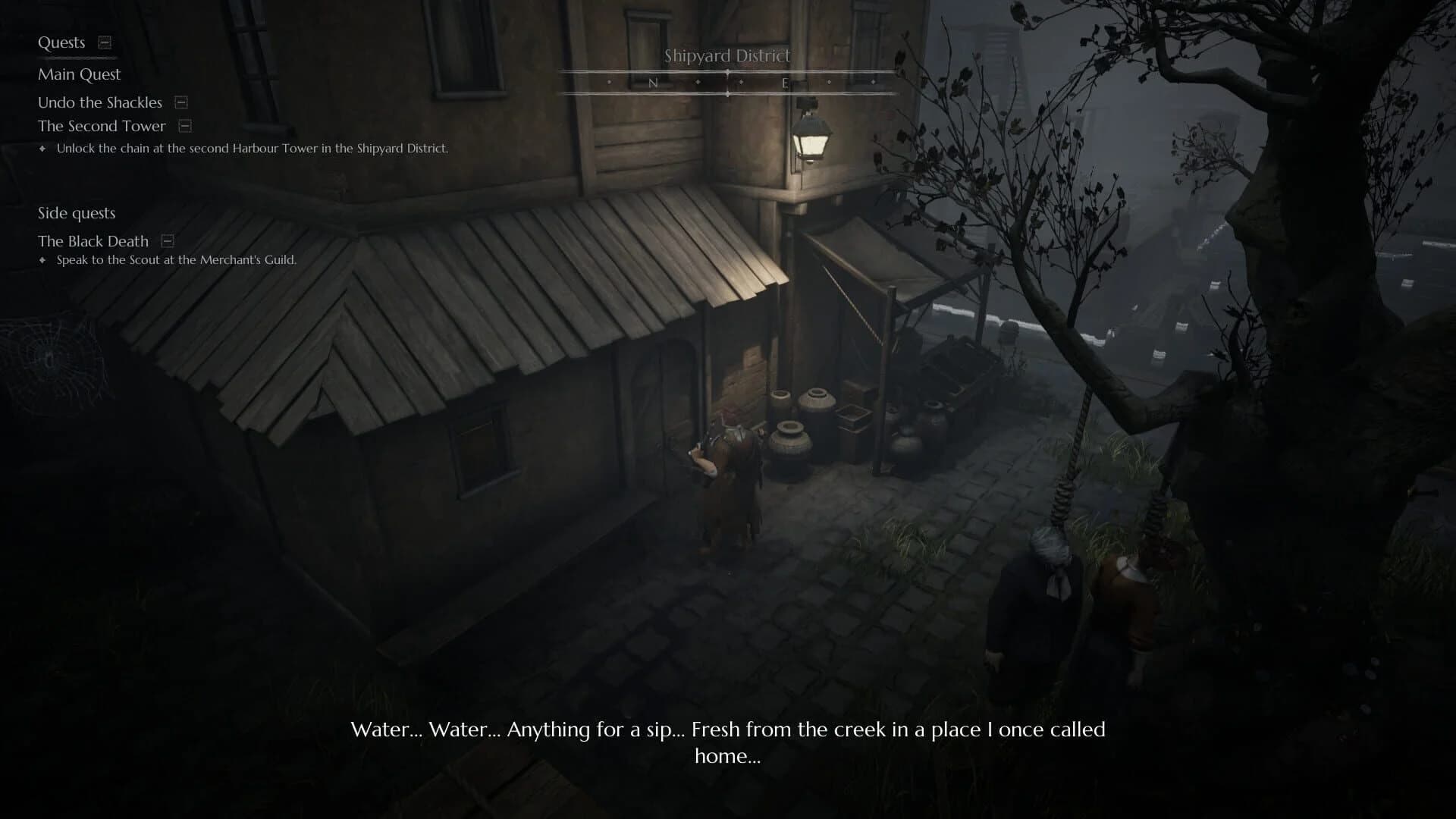1456x819 pixels.
Task: Open the Shipyard District location label
Action: pyautogui.click(x=726, y=55)
